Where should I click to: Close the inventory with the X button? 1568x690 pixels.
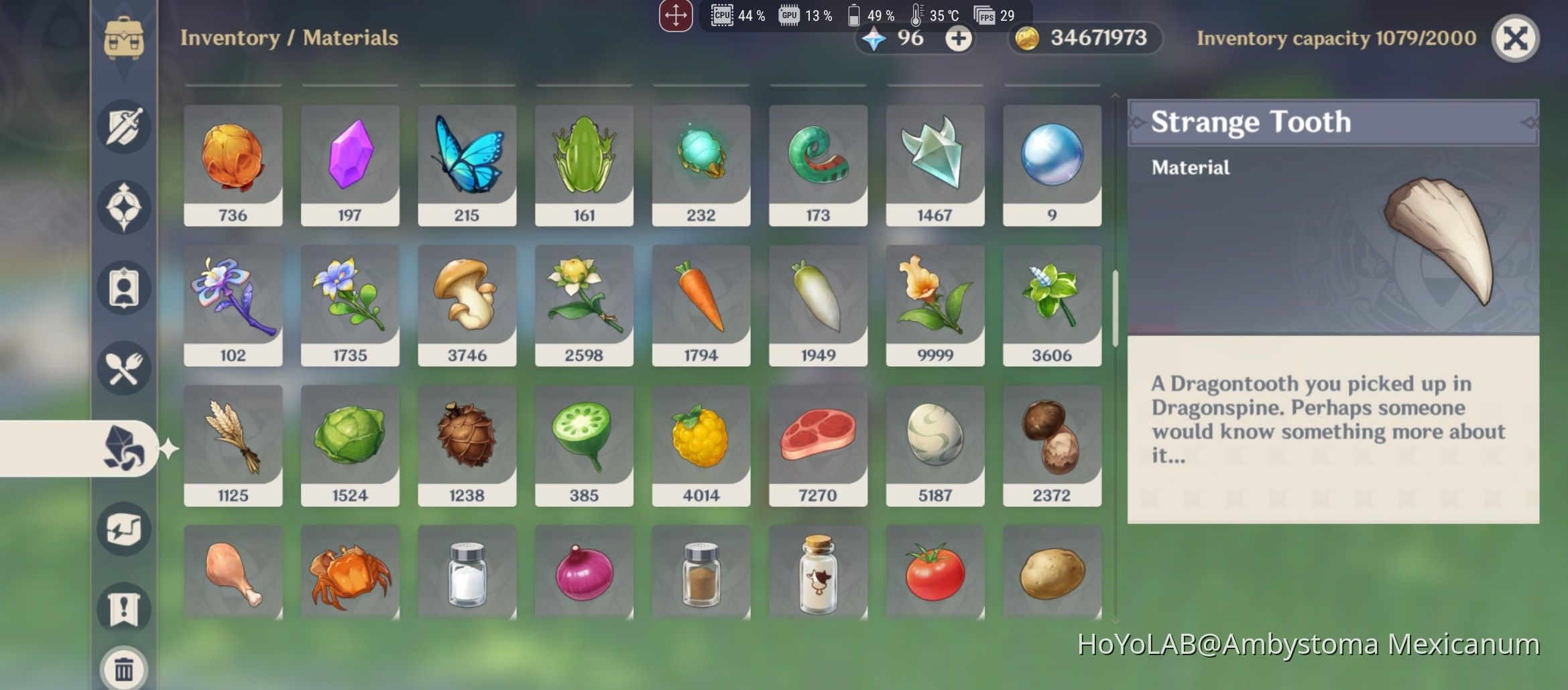pyautogui.click(x=1515, y=38)
